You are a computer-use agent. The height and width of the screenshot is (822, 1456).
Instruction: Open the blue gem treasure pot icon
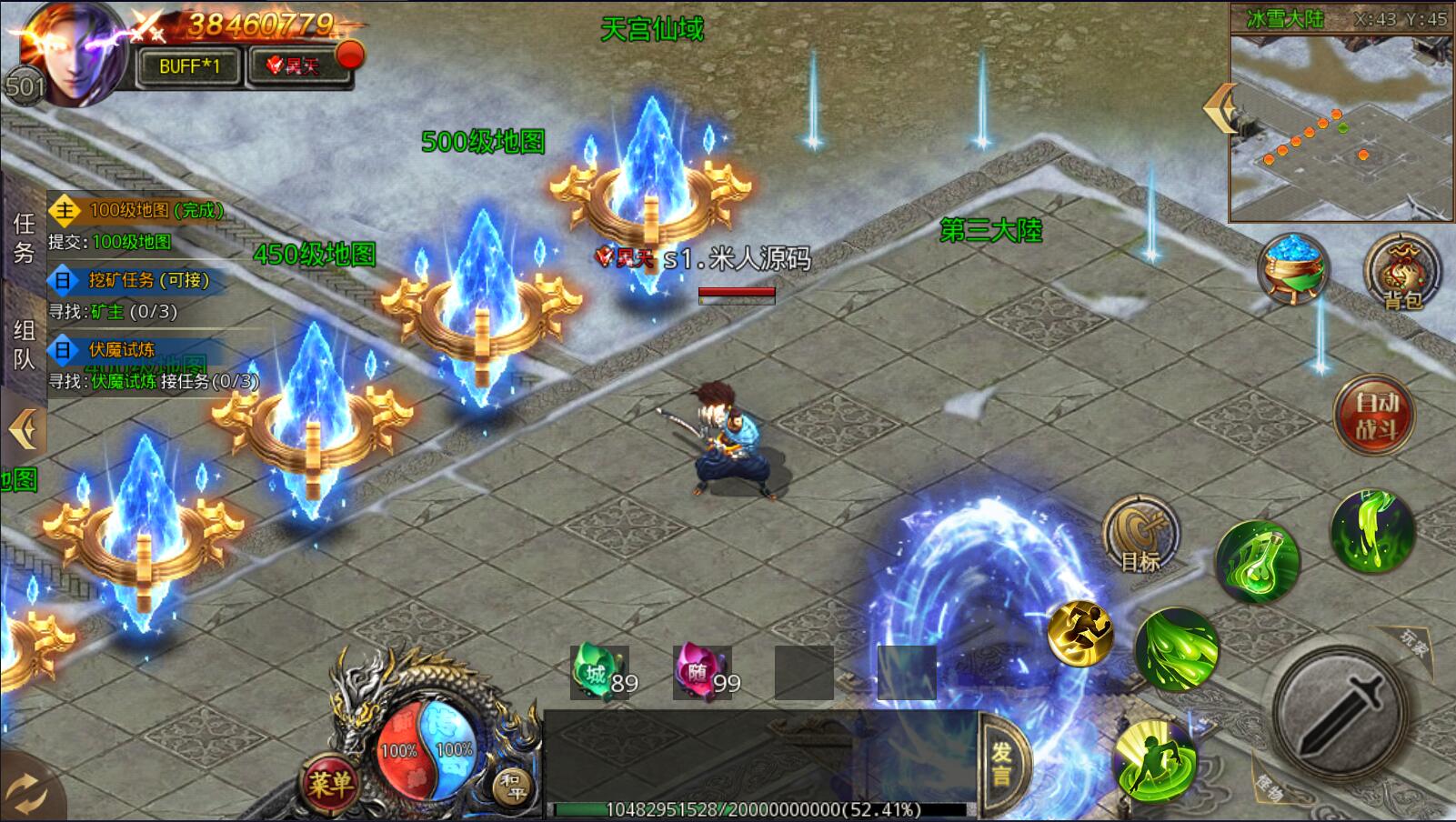point(1293,268)
